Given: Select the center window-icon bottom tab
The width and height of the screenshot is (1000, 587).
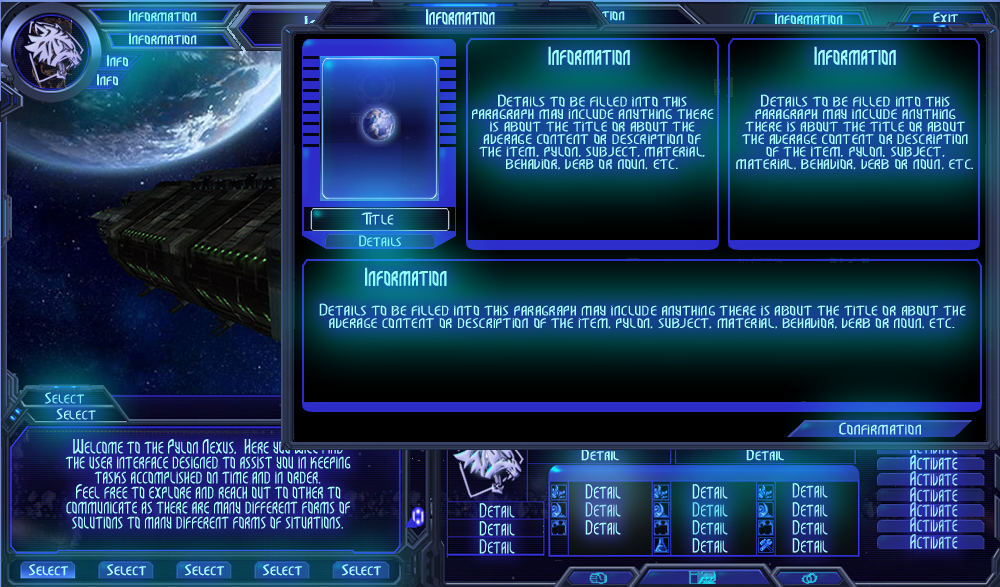Looking at the screenshot, I should (x=703, y=578).
